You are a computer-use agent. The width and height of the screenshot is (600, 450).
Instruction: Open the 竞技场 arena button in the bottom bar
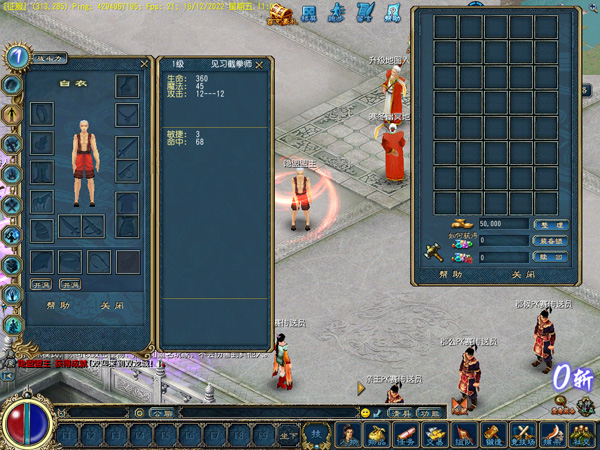tap(522, 435)
